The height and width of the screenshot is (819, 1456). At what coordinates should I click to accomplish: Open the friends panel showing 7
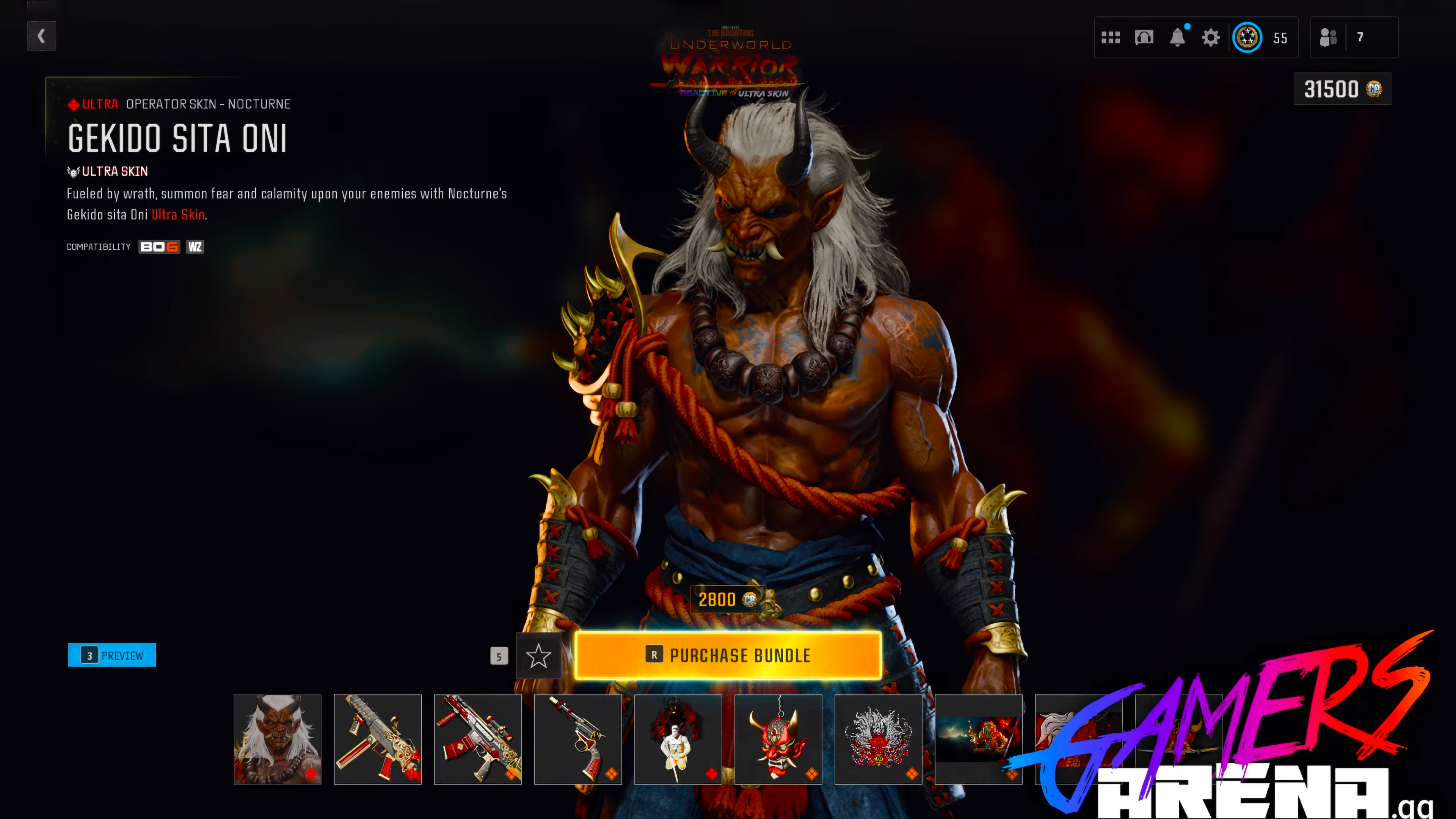[x=1354, y=37]
